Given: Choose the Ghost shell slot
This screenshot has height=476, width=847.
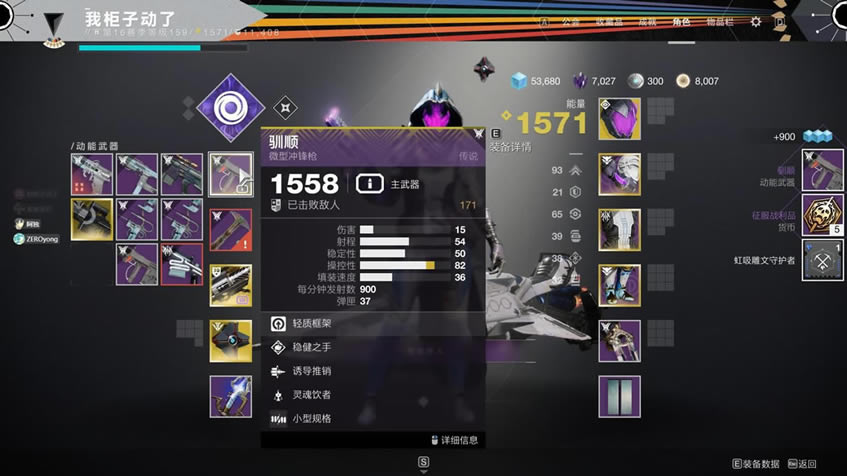Looking at the screenshot, I should coord(231,341).
